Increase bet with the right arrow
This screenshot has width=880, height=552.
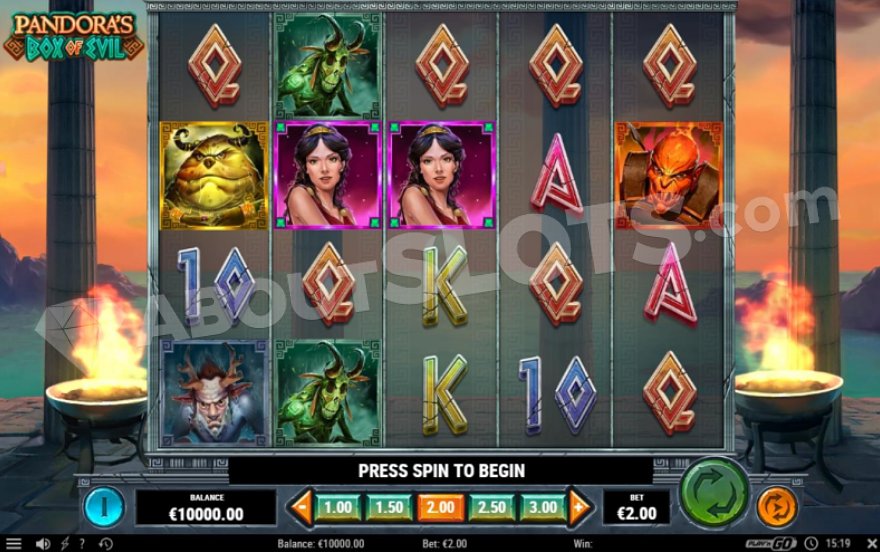[x=581, y=507]
